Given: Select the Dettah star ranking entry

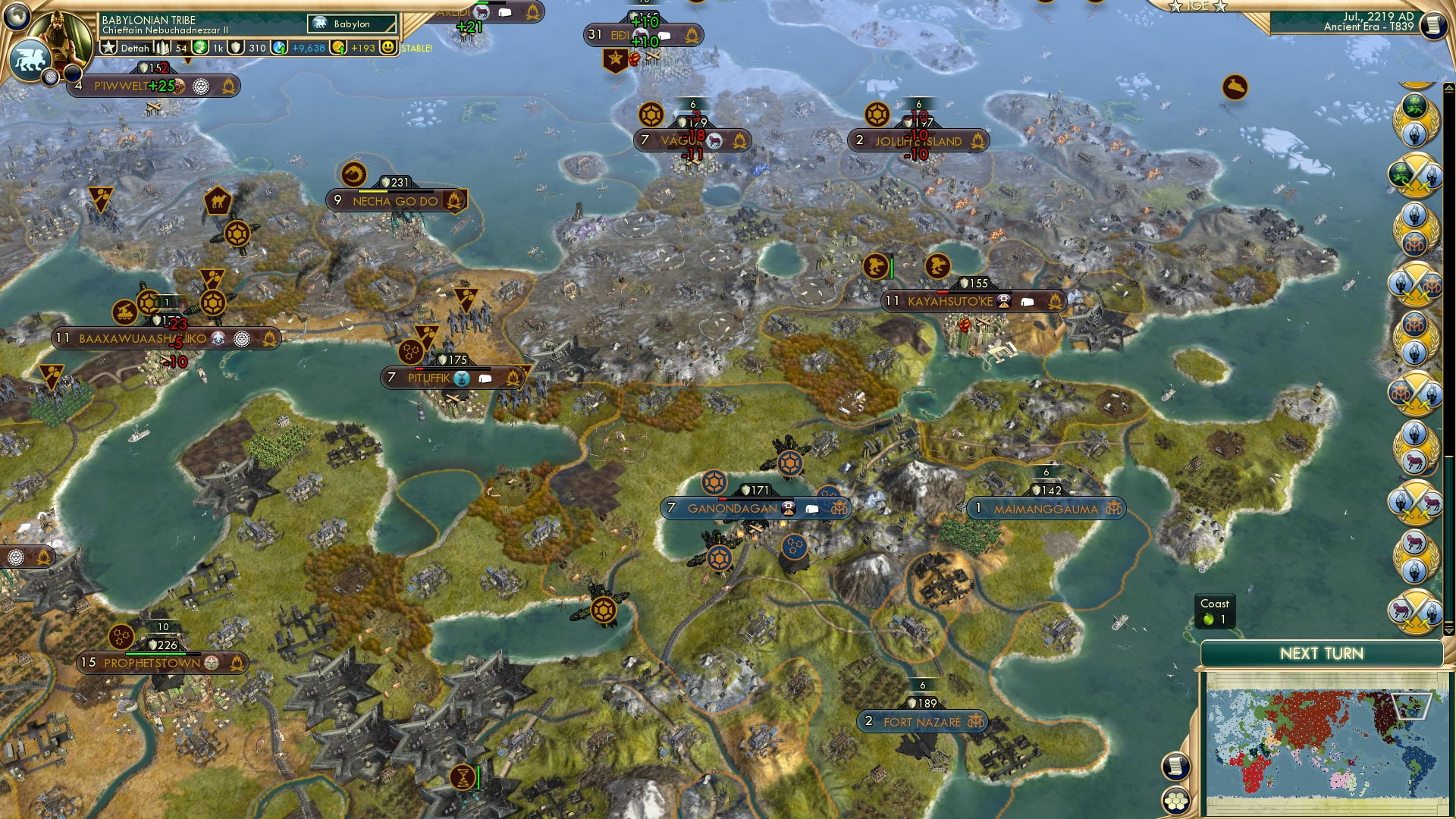Looking at the screenshot, I should coord(121,47).
